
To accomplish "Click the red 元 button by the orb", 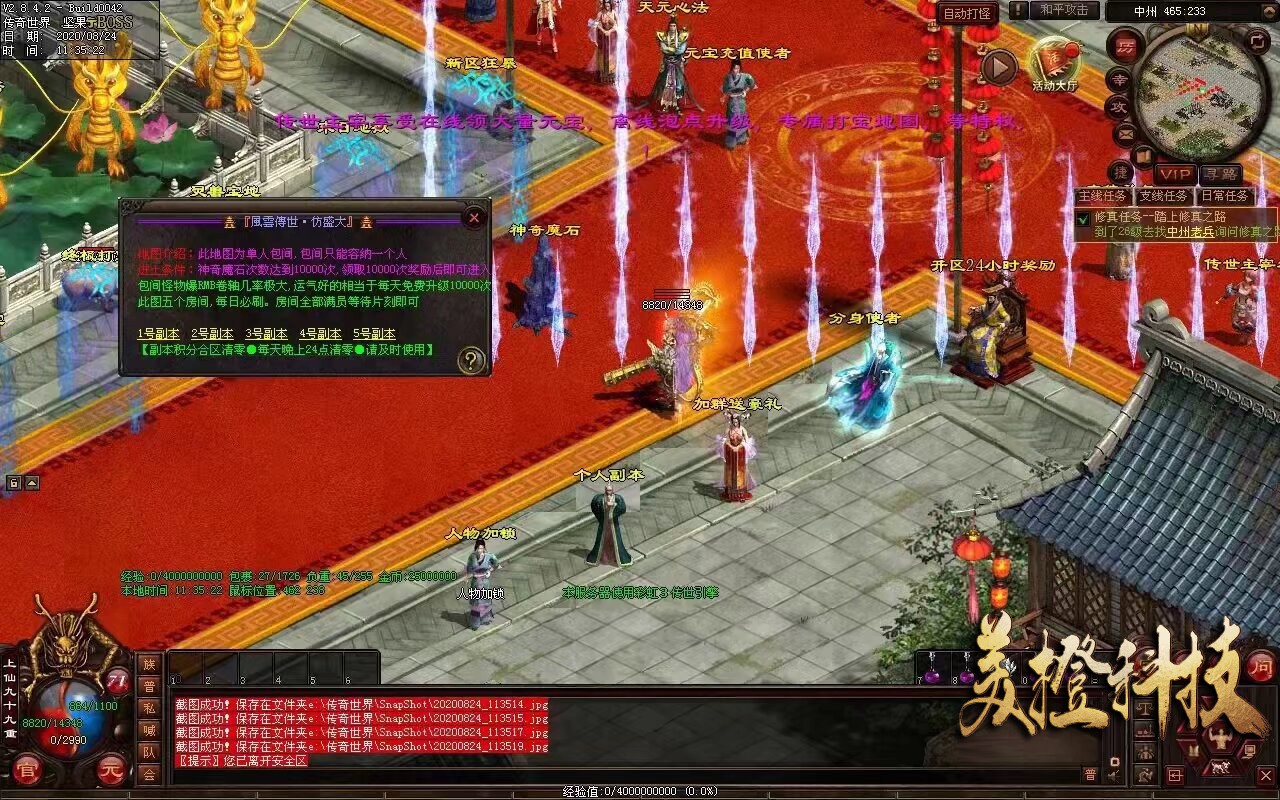I will [111, 772].
